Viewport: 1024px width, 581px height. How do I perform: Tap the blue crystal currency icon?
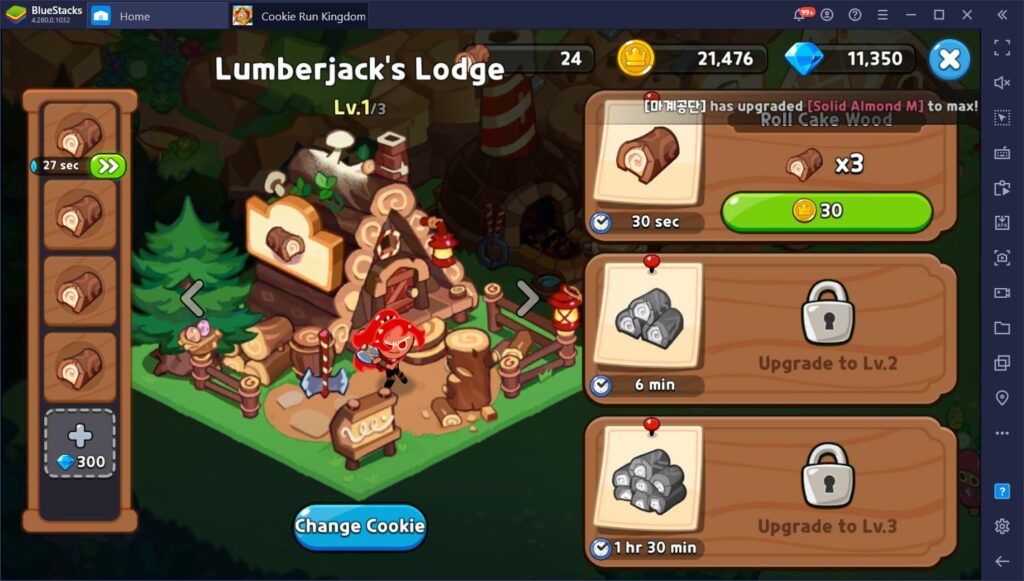[x=803, y=59]
